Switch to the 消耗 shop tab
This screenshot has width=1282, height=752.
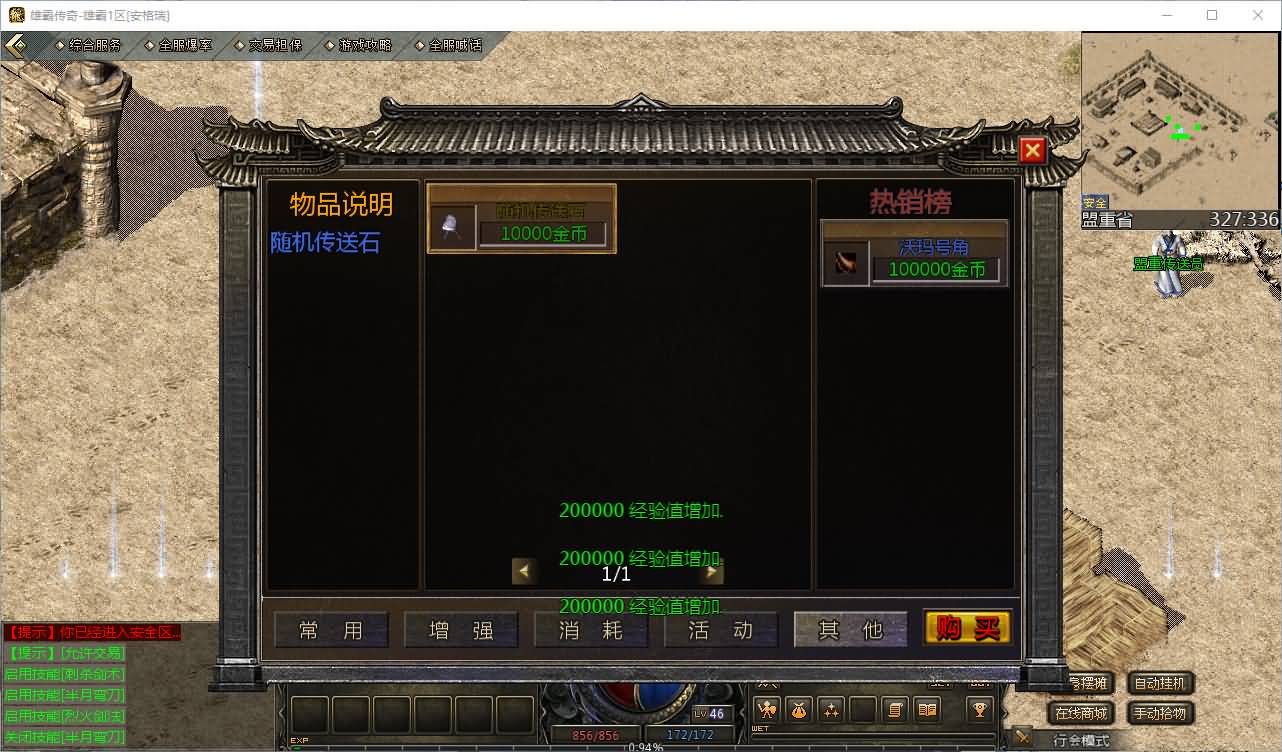591,630
